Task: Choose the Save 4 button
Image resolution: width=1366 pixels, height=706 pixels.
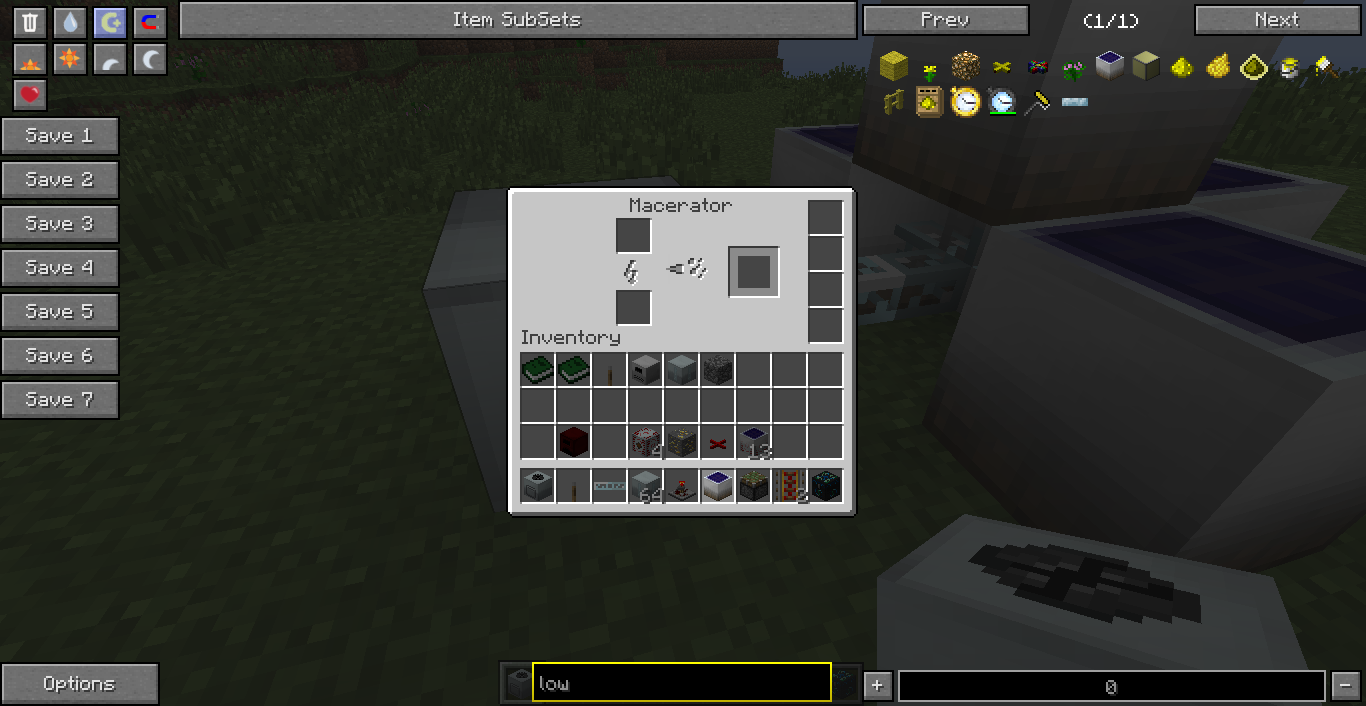Action: (60, 268)
